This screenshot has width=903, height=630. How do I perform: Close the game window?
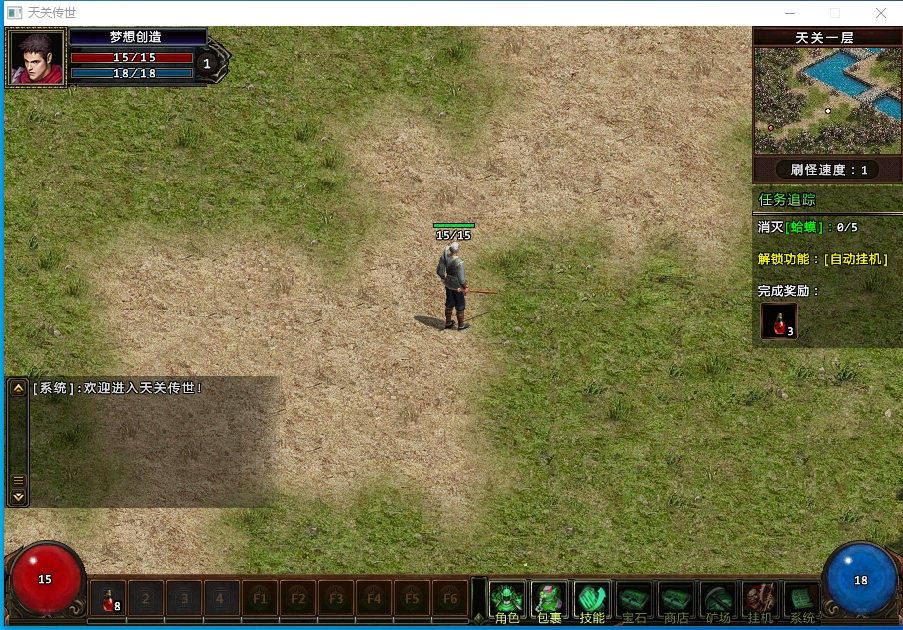(880, 13)
